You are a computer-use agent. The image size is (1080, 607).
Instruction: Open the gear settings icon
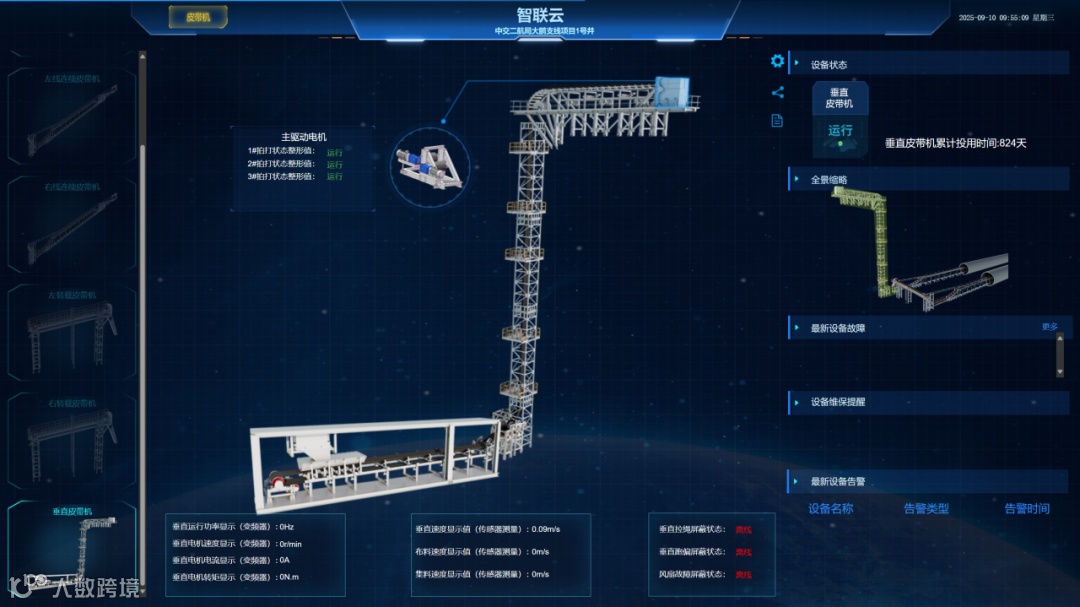(777, 61)
